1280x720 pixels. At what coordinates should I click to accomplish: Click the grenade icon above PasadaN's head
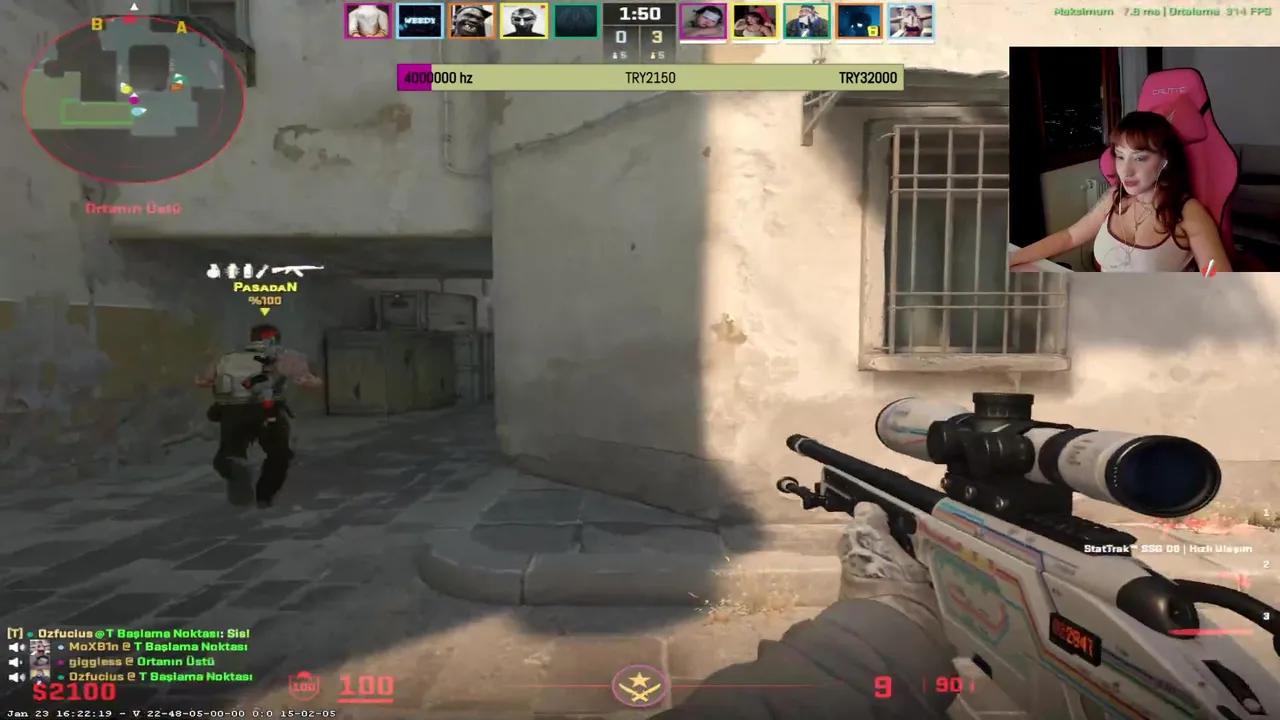tap(213, 271)
